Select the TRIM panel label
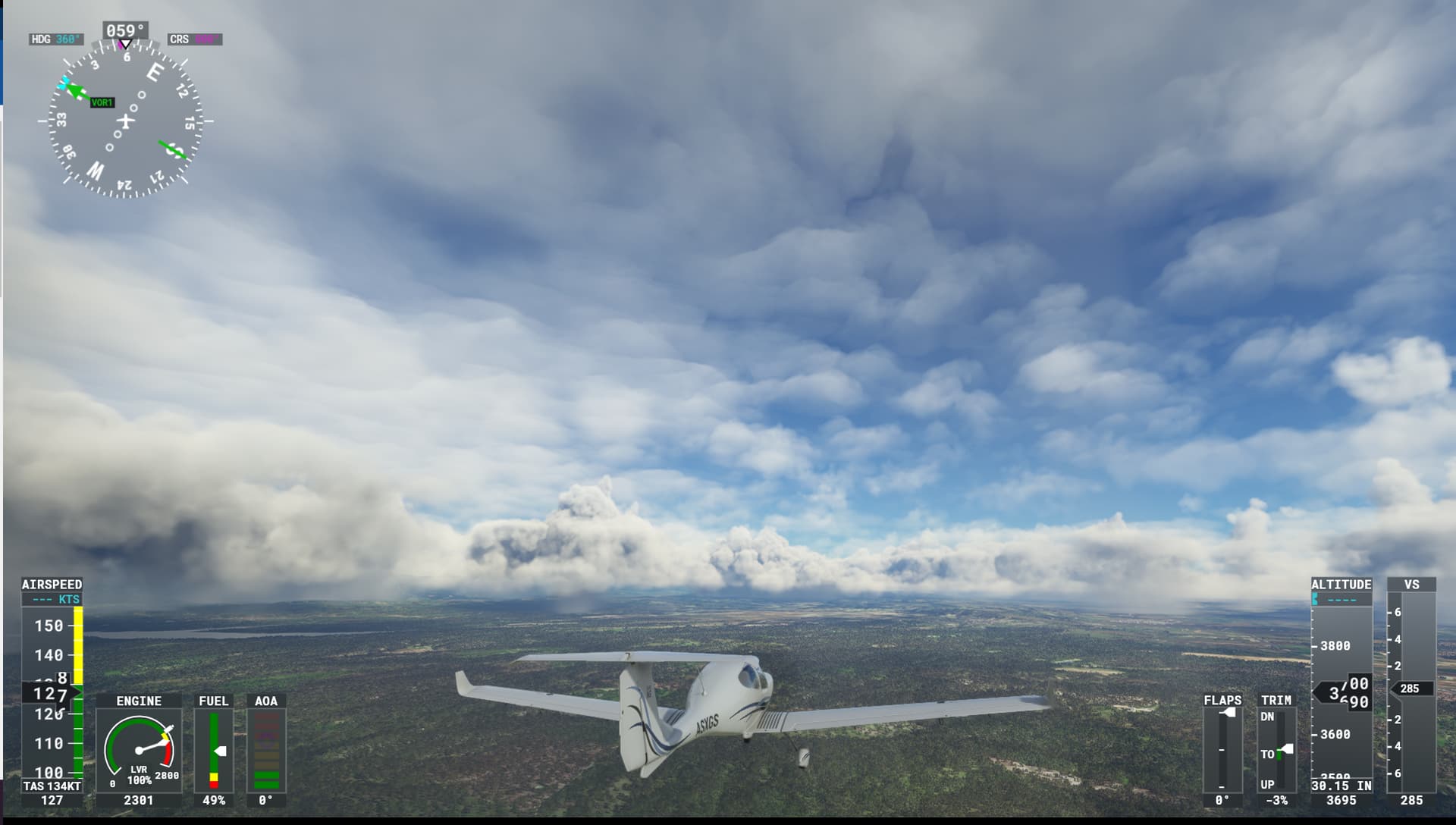The height and width of the screenshot is (825, 1456). (1277, 701)
